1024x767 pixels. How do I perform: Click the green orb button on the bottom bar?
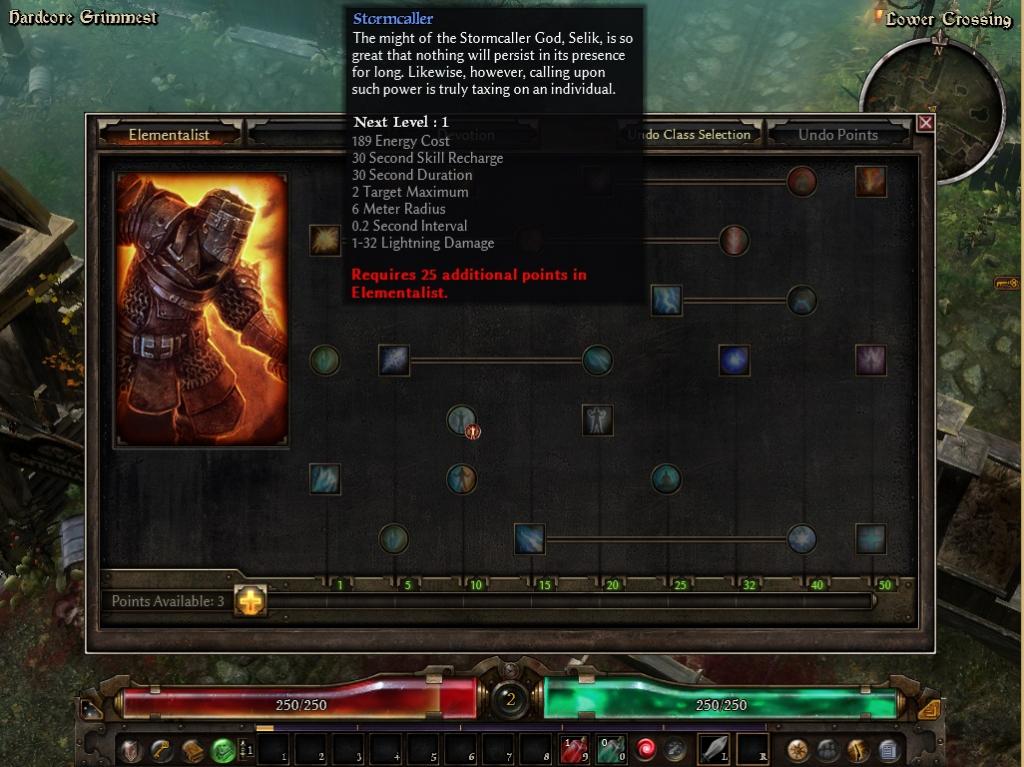click(223, 749)
